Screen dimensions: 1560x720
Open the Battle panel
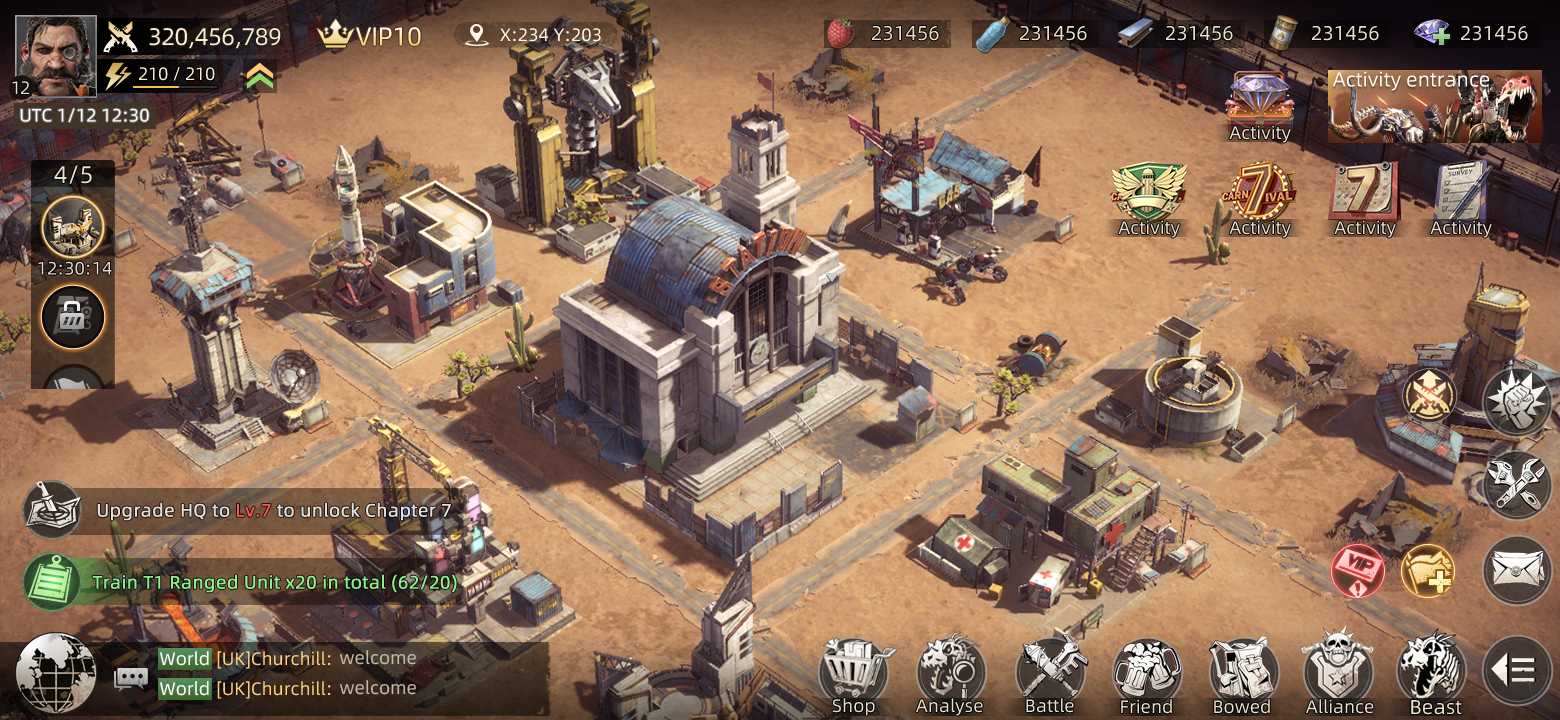point(1048,668)
